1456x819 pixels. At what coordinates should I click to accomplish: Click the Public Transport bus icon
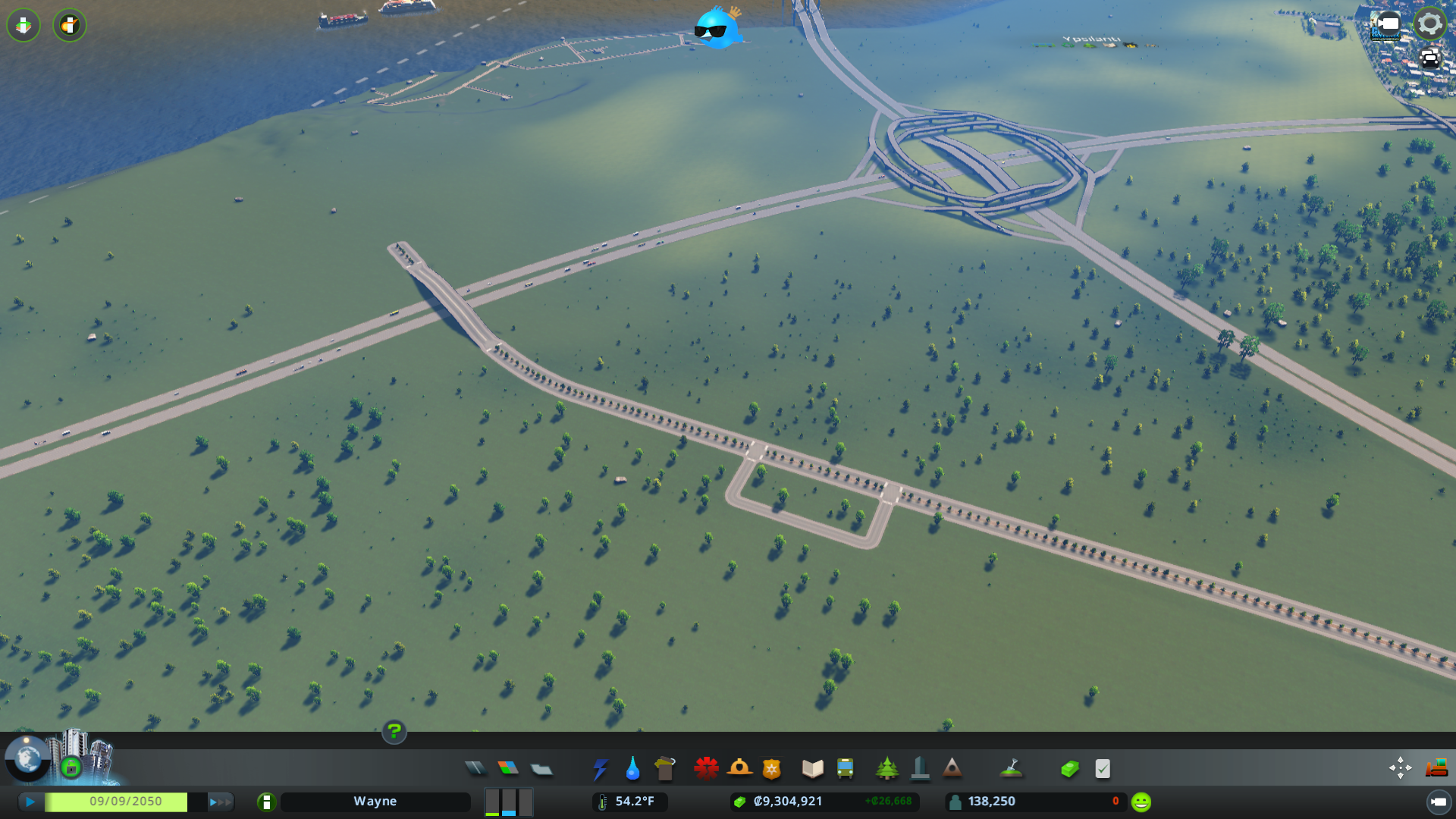pyautogui.click(x=846, y=768)
